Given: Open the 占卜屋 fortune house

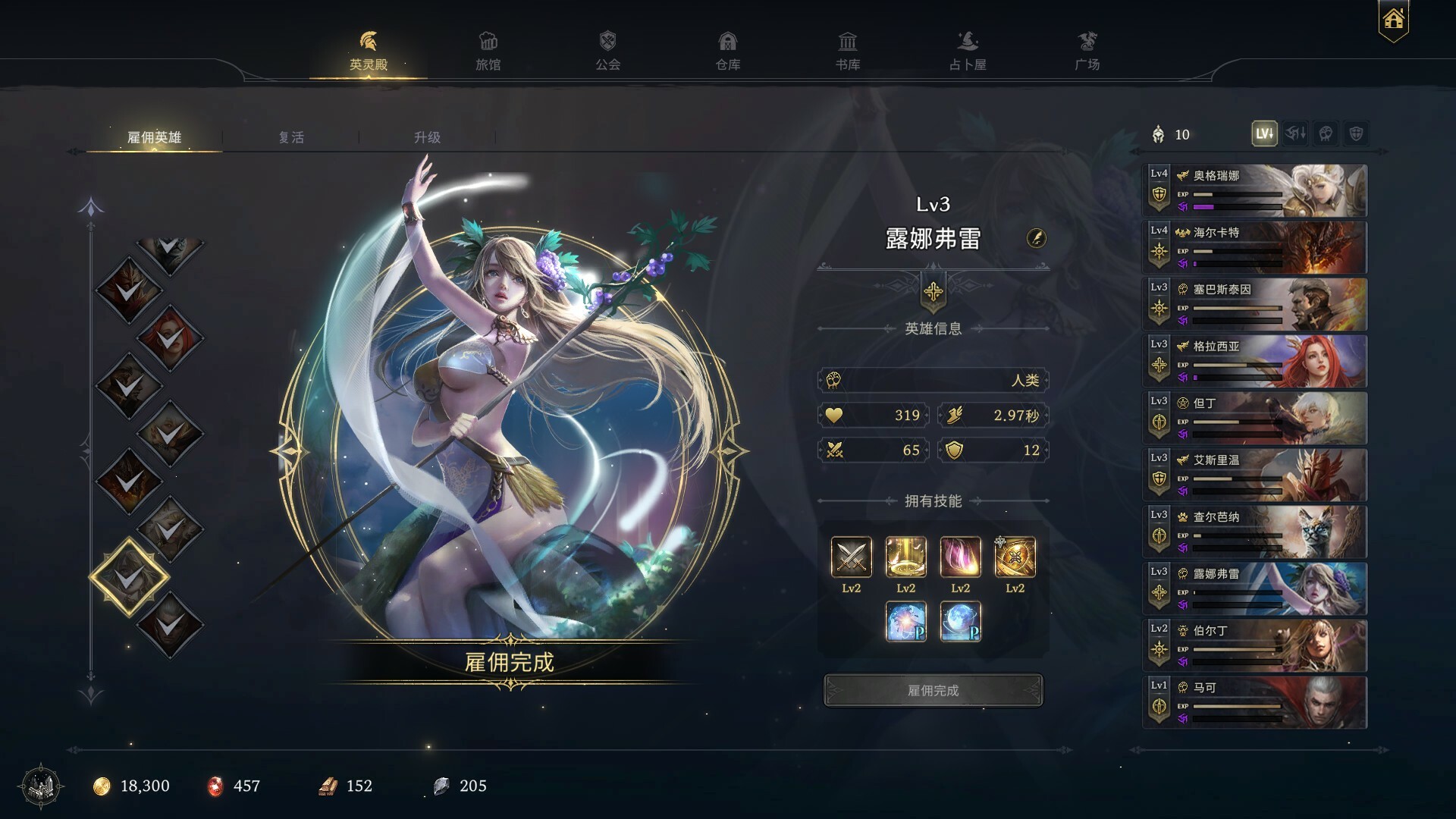Looking at the screenshot, I should (x=968, y=52).
